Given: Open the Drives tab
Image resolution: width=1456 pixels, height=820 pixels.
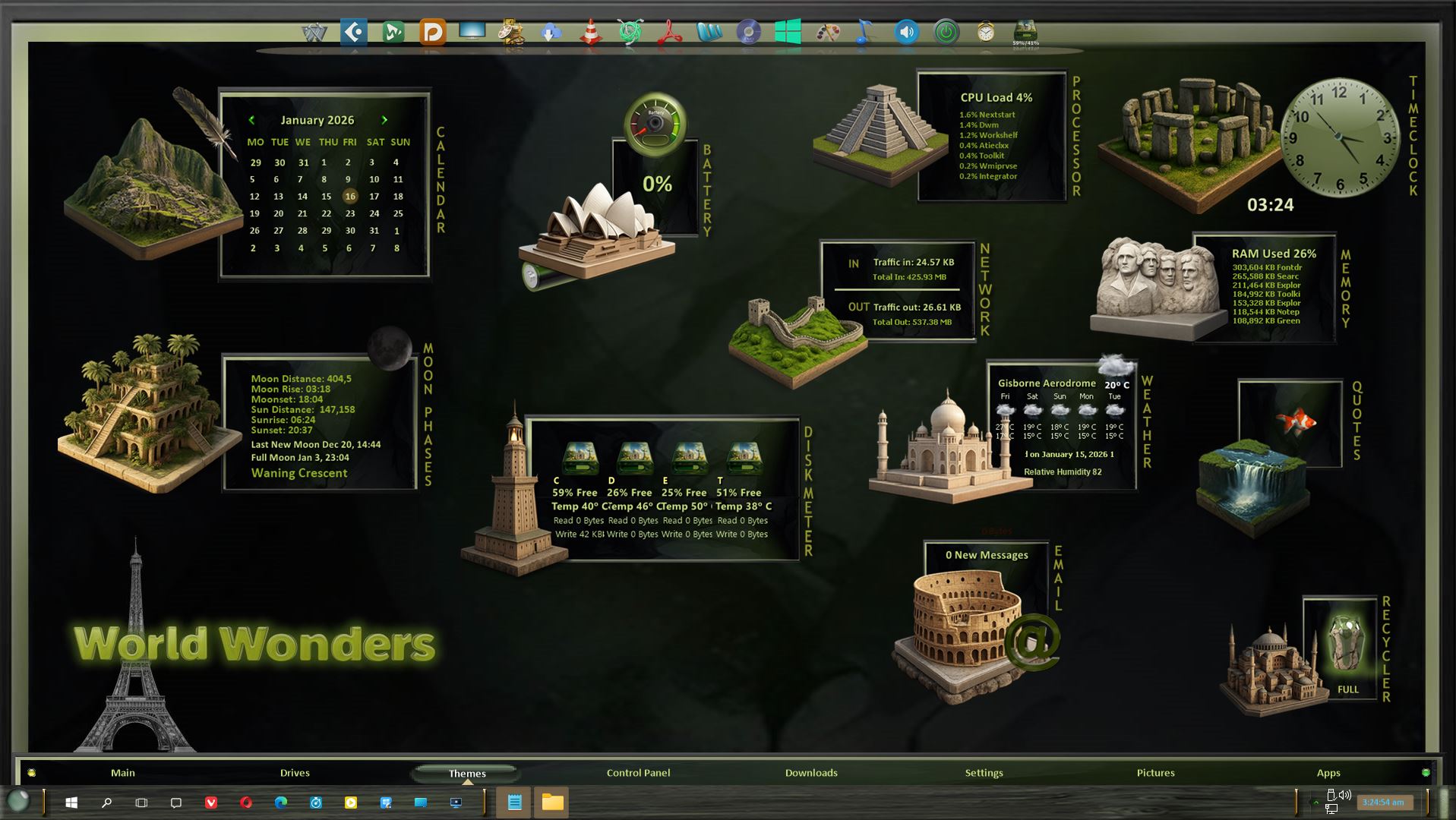Looking at the screenshot, I should (x=295, y=773).
